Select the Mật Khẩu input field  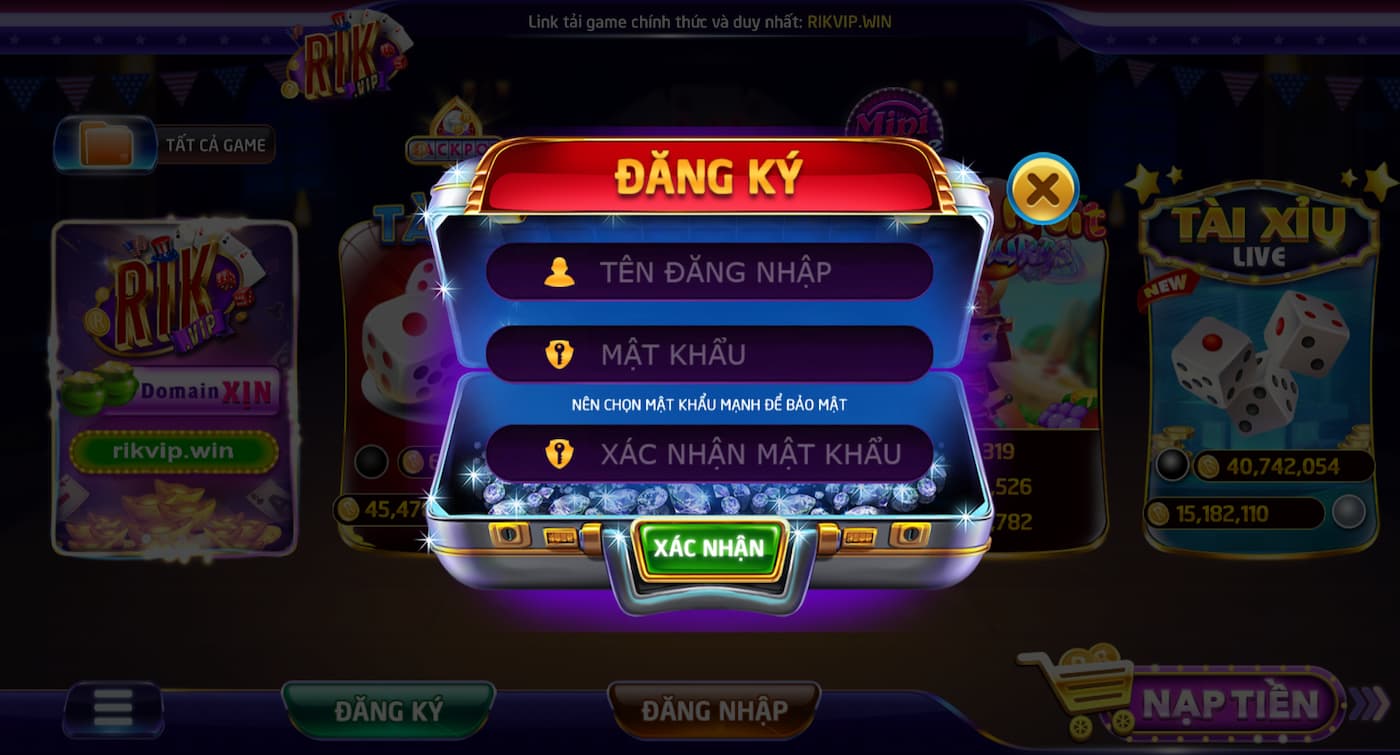pyautogui.click(x=710, y=352)
